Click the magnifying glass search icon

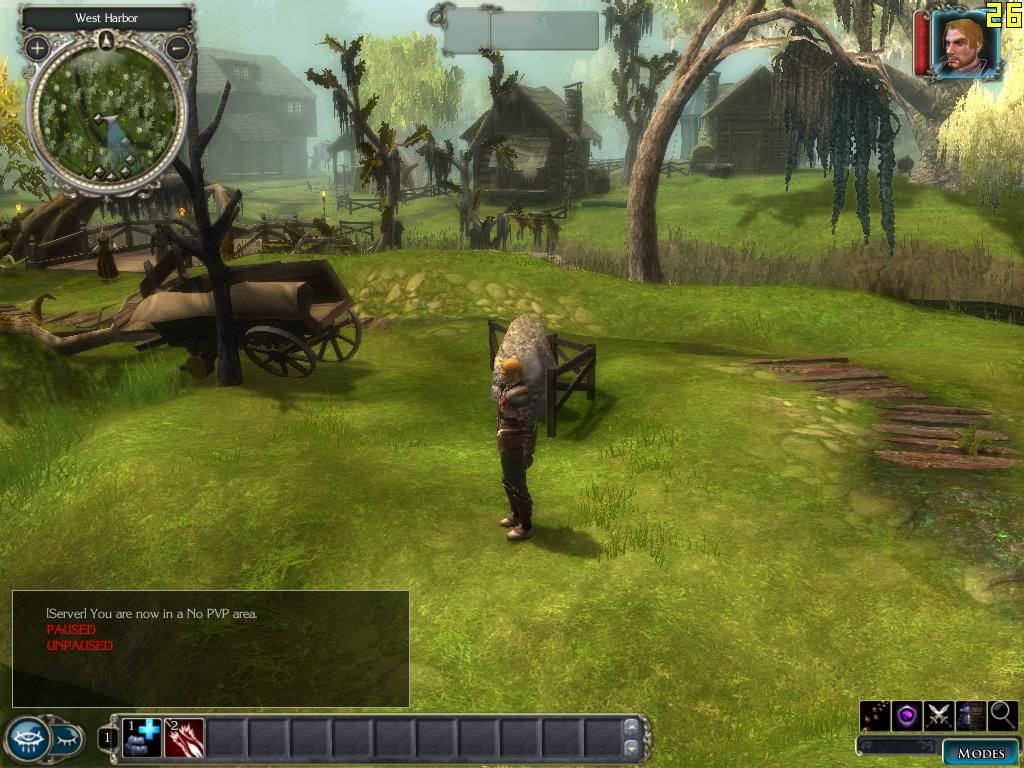click(1003, 715)
